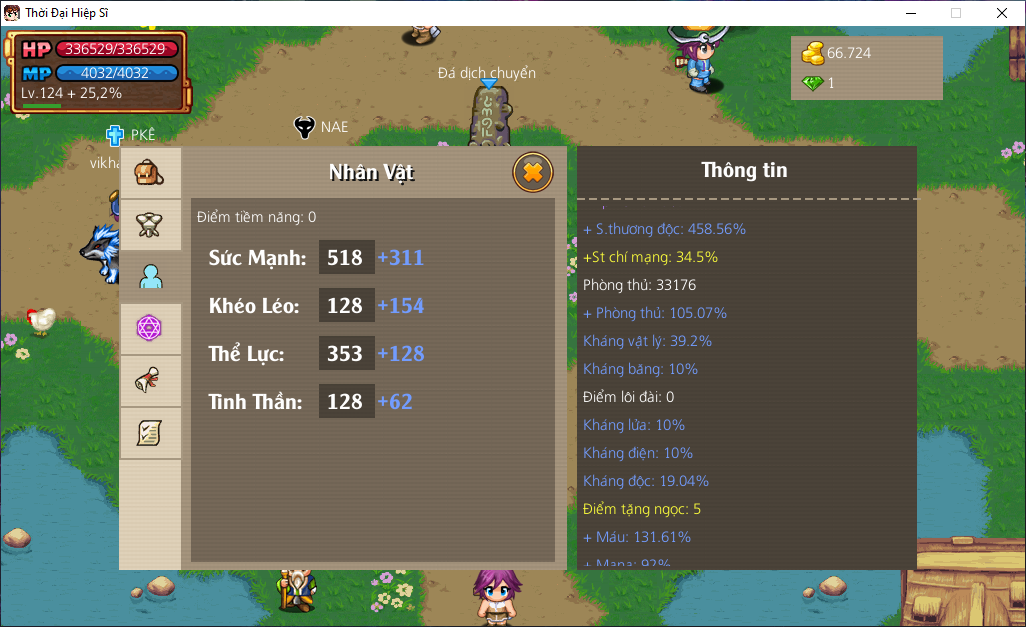Click the Sức Mạnh stat value

(346, 258)
